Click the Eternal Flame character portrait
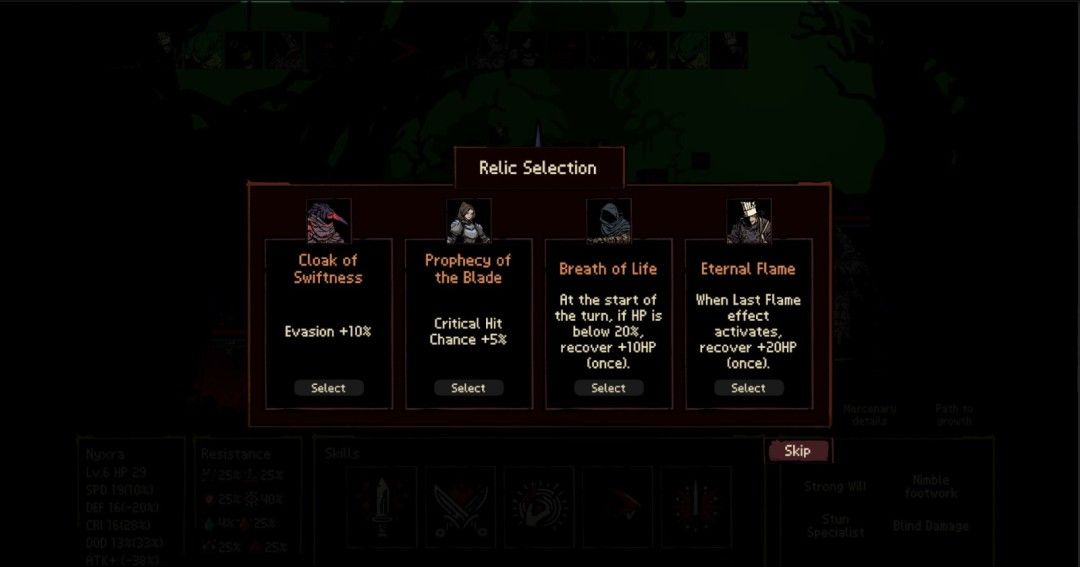 pyautogui.click(x=748, y=221)
